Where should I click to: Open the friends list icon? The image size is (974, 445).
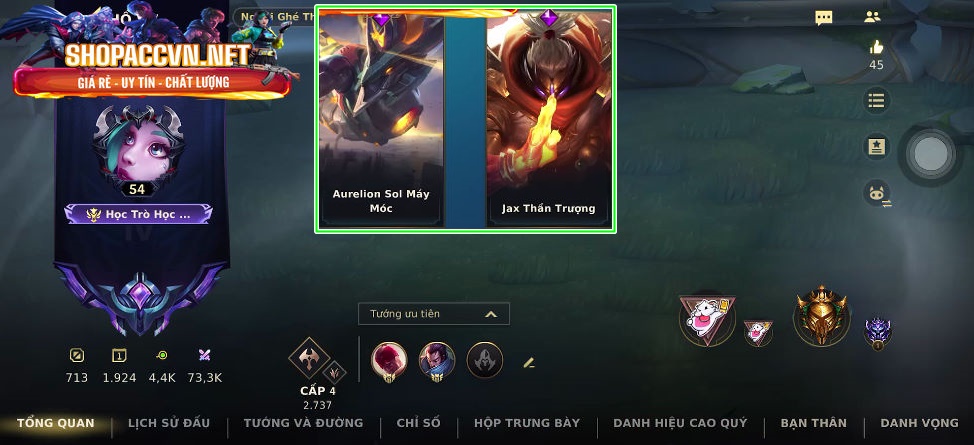click(872, 17)
